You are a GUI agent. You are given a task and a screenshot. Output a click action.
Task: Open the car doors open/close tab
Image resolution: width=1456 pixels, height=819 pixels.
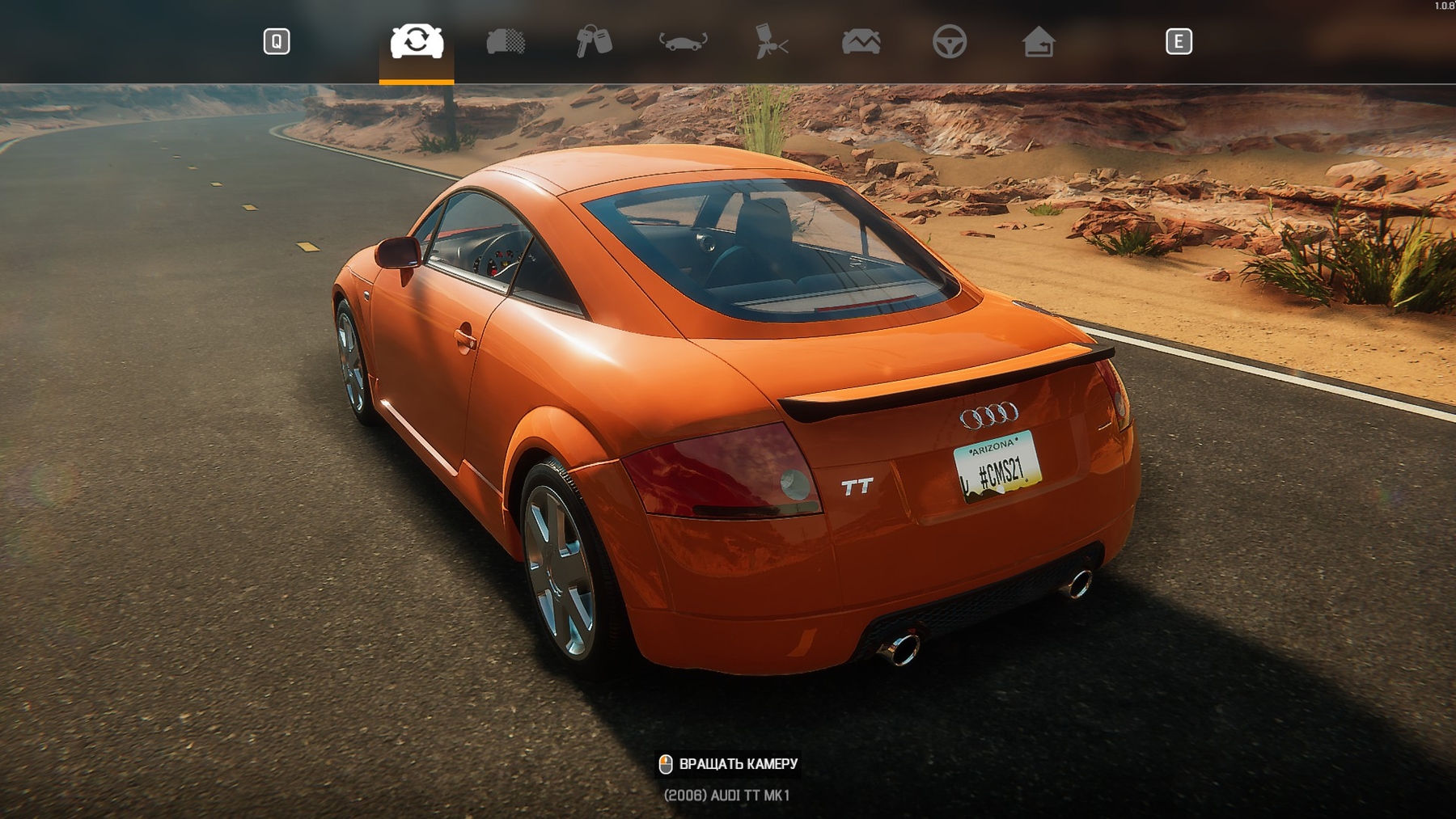click(683, 41)
